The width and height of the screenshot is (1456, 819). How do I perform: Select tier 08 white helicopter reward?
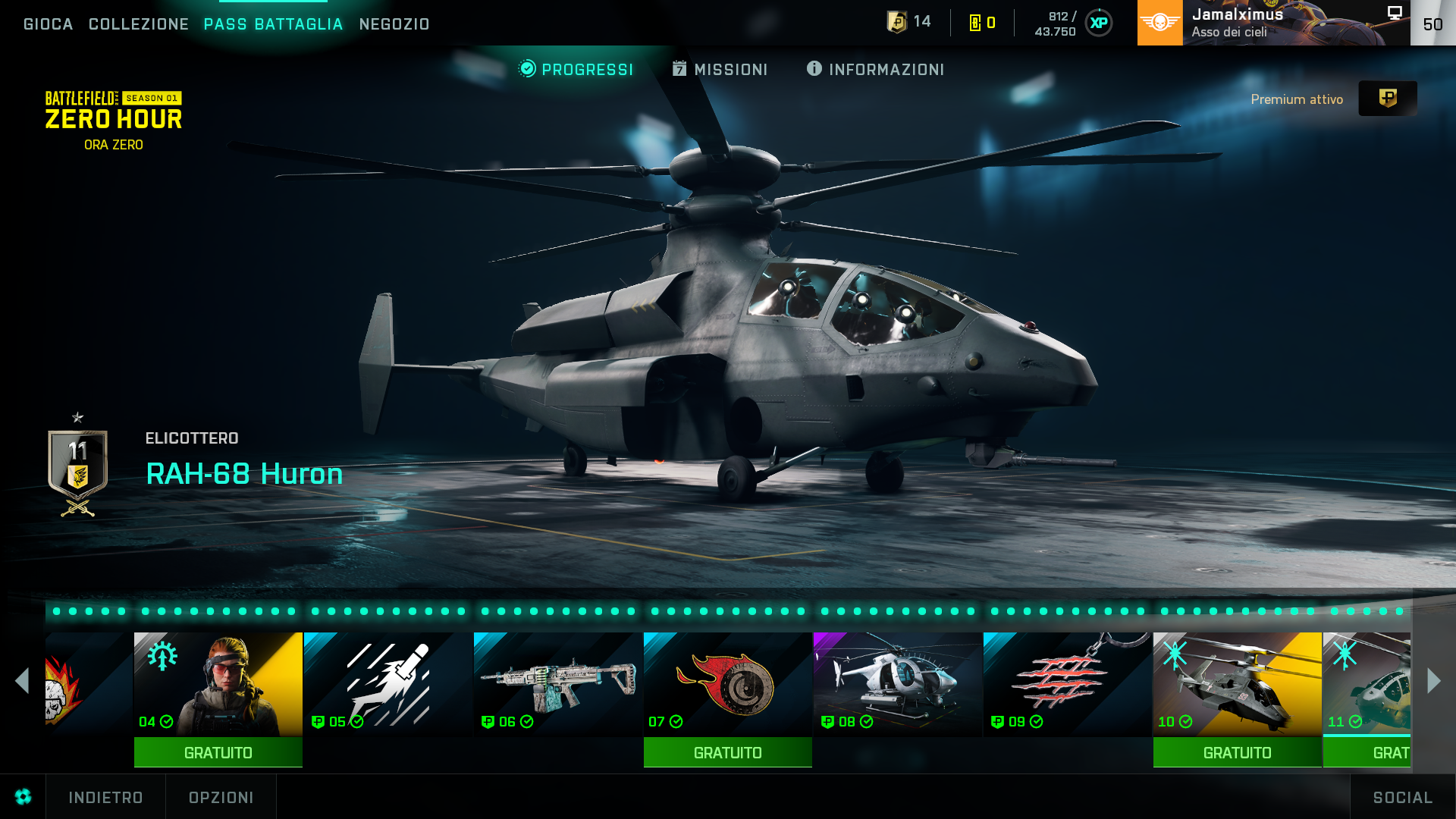point(898,684)
